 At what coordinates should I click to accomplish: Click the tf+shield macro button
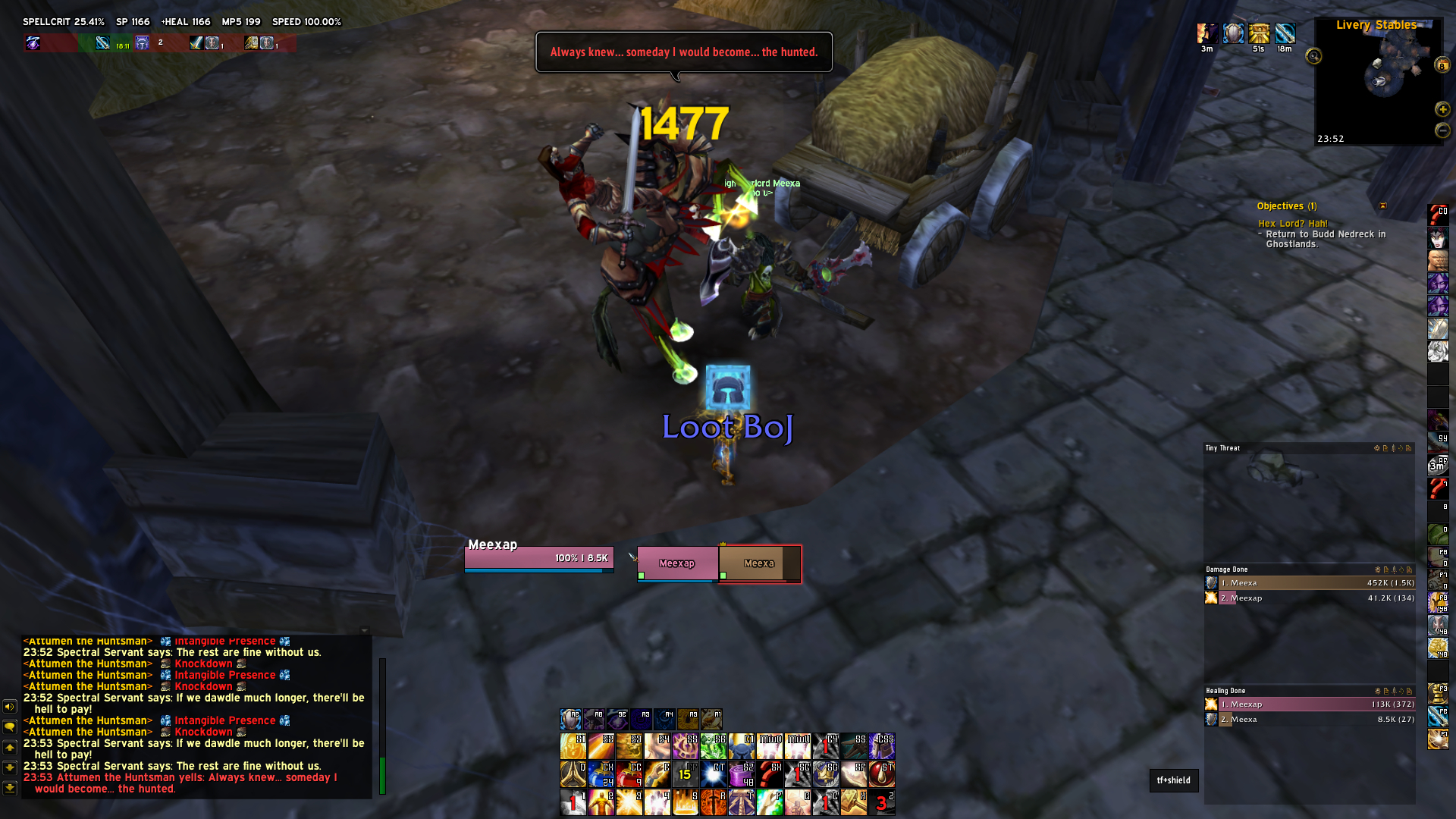1173,780
